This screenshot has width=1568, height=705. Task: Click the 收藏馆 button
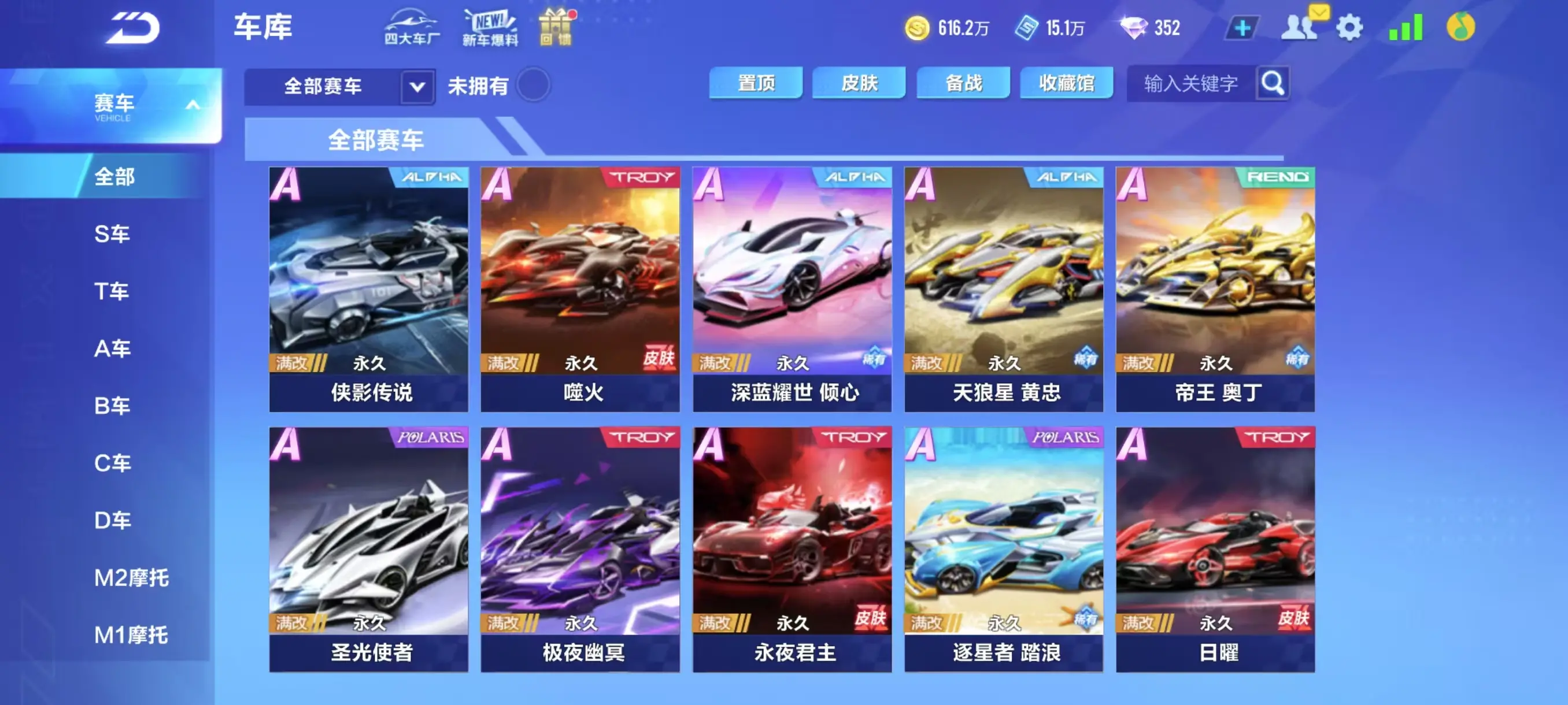coord(1066,83)
